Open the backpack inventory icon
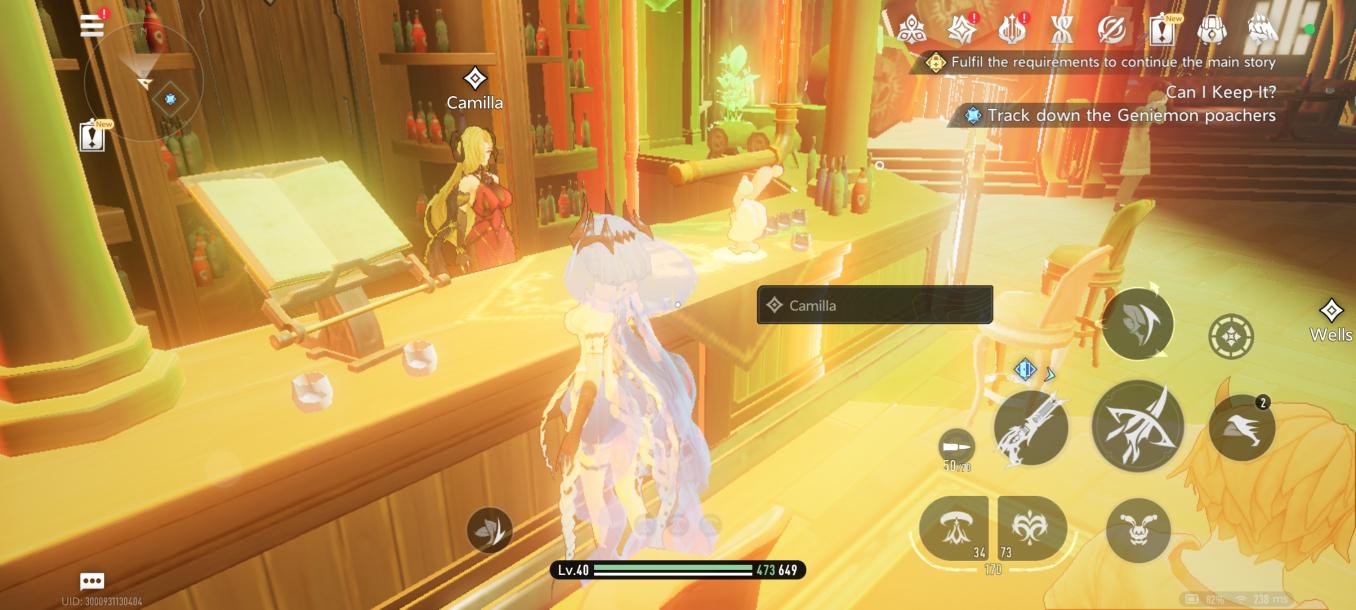Screen dimensions: 1356x610 coord(1212,31)
